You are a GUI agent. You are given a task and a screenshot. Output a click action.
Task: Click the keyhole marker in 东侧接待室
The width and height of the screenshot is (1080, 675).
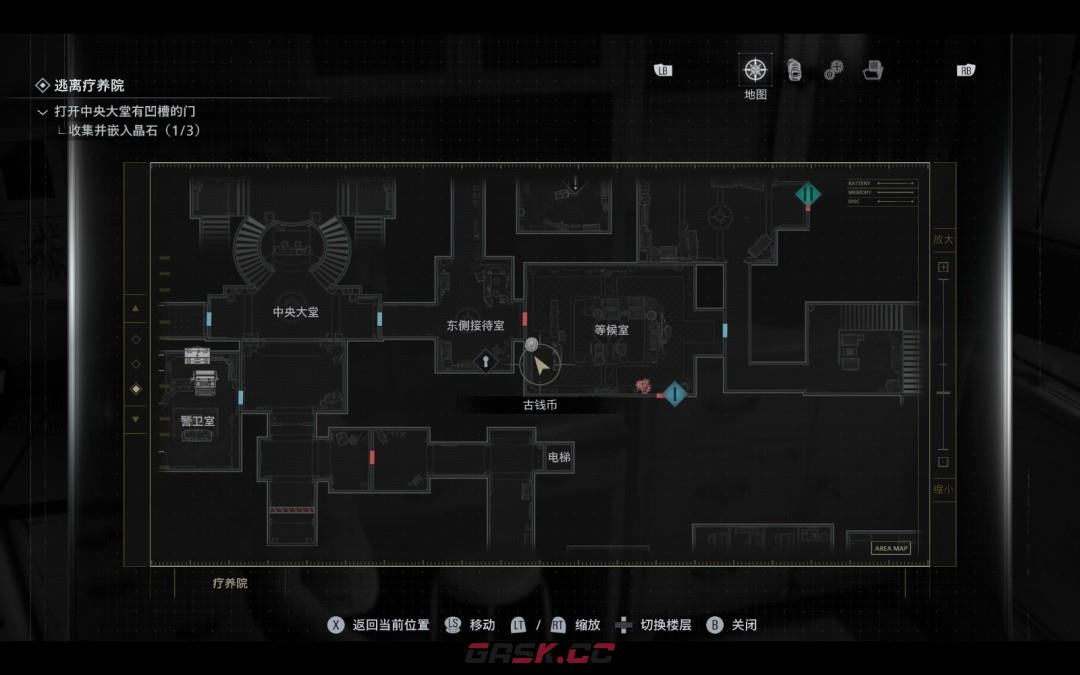click(486, 359)
